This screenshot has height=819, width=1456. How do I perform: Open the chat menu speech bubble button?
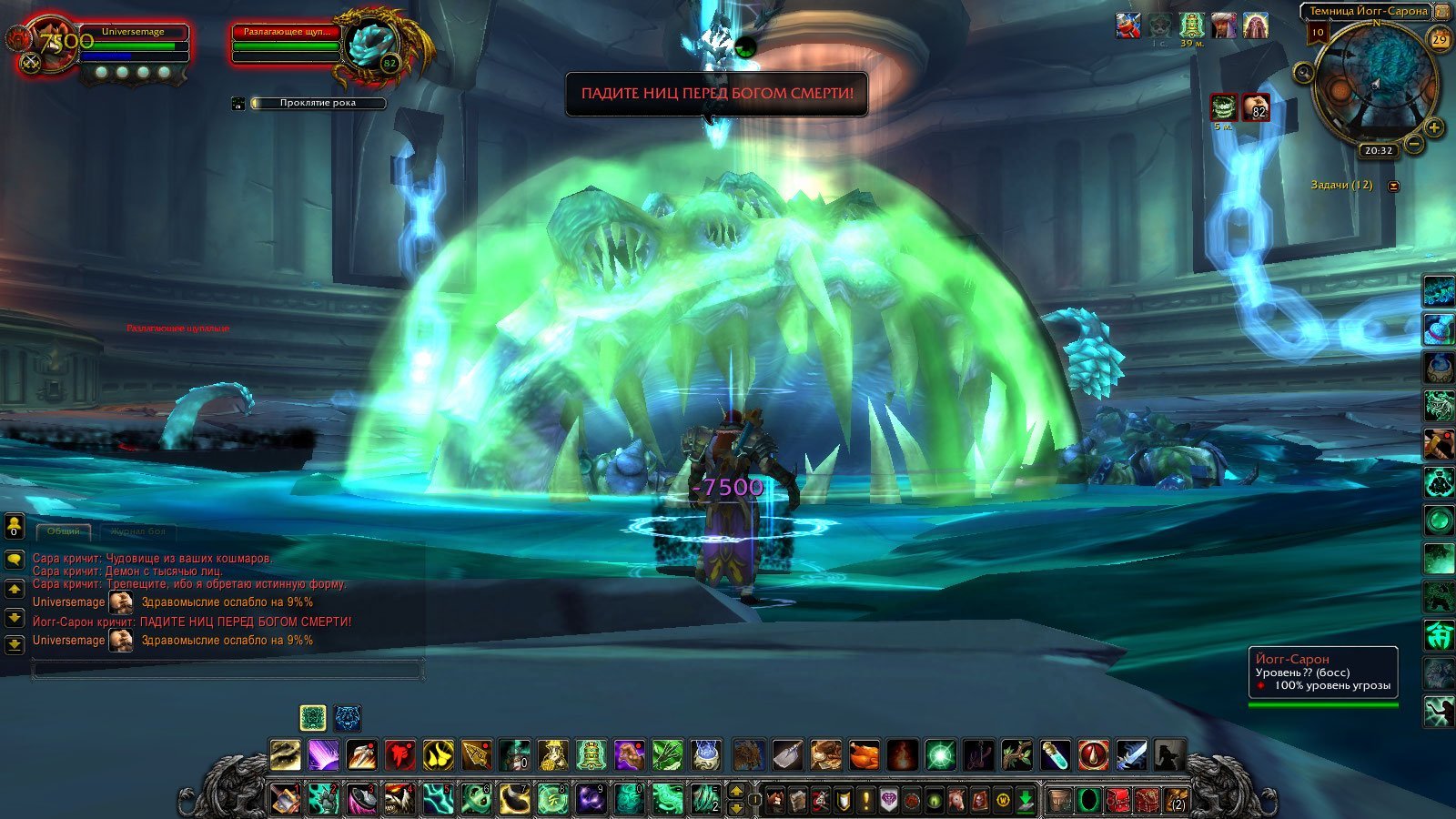coord(15,560)
